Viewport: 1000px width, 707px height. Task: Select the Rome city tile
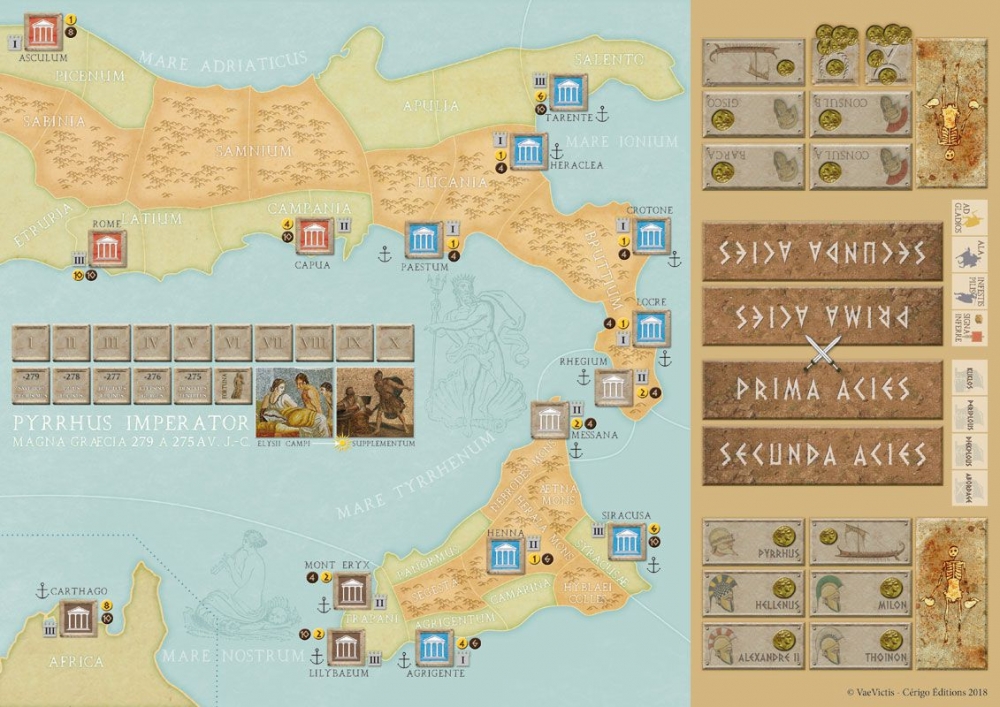point(107,246)
